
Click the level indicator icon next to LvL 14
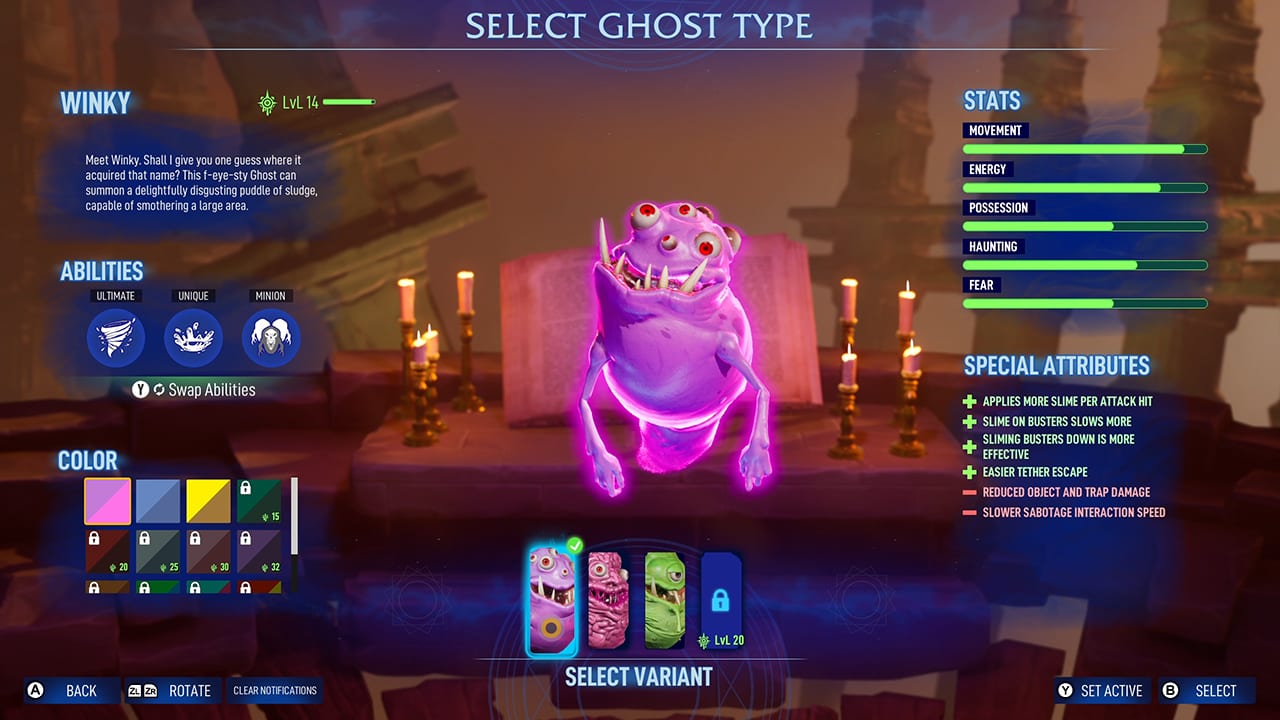[x=266, y=102]
